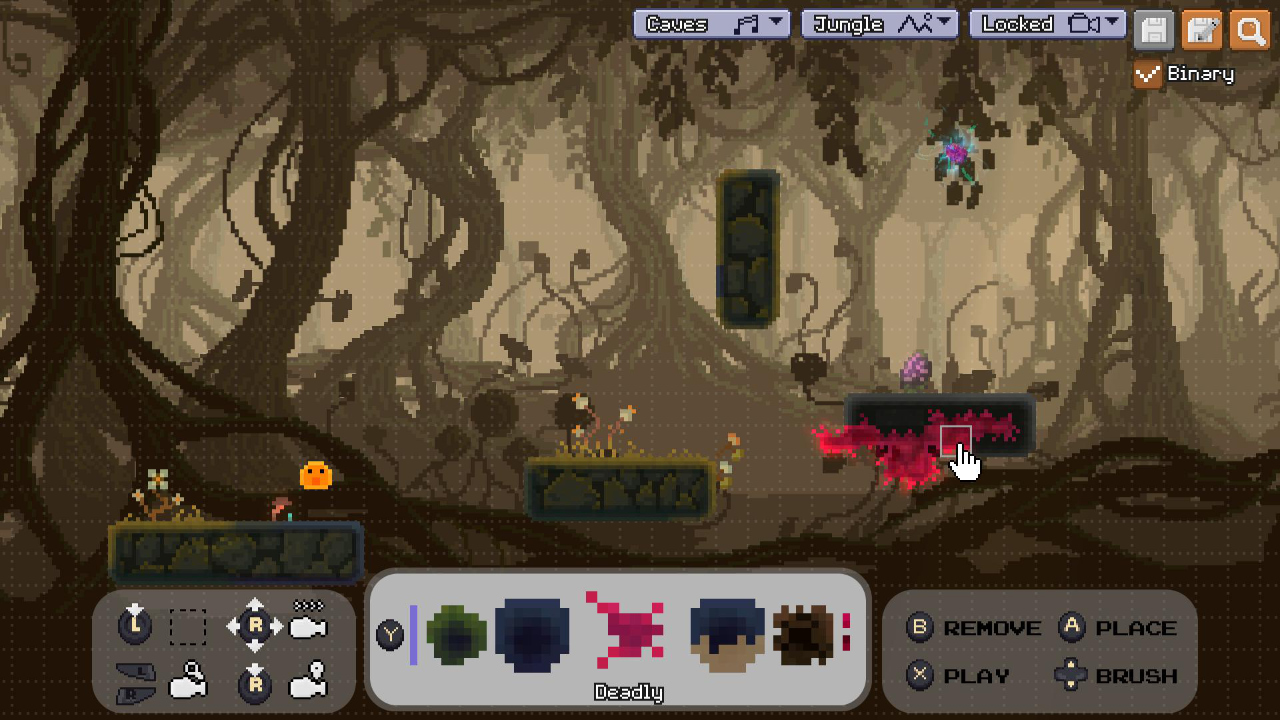Image resolution: width=1280 pixels, height=720 pixels.
Task: Click the purple slider bar next to Y icon
Action: 413,633
